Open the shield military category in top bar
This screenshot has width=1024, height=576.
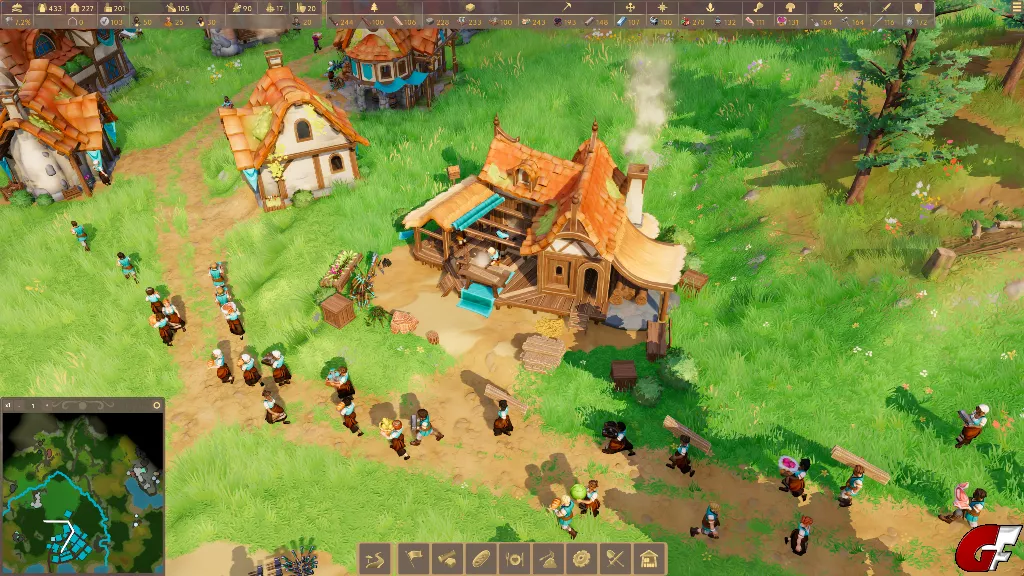pos(918,8)
